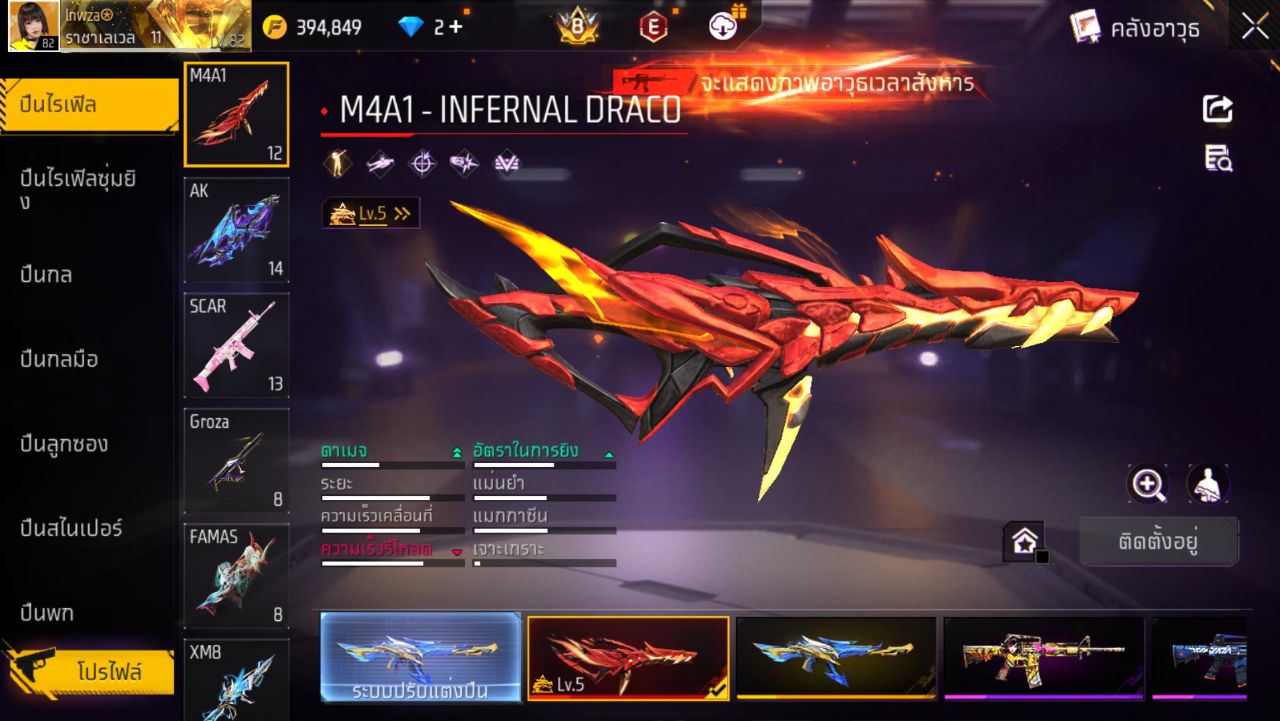This screenshot has height=721, width=1280.
Task: Select the blue and gold dragon skin
Action: (836, 656)
